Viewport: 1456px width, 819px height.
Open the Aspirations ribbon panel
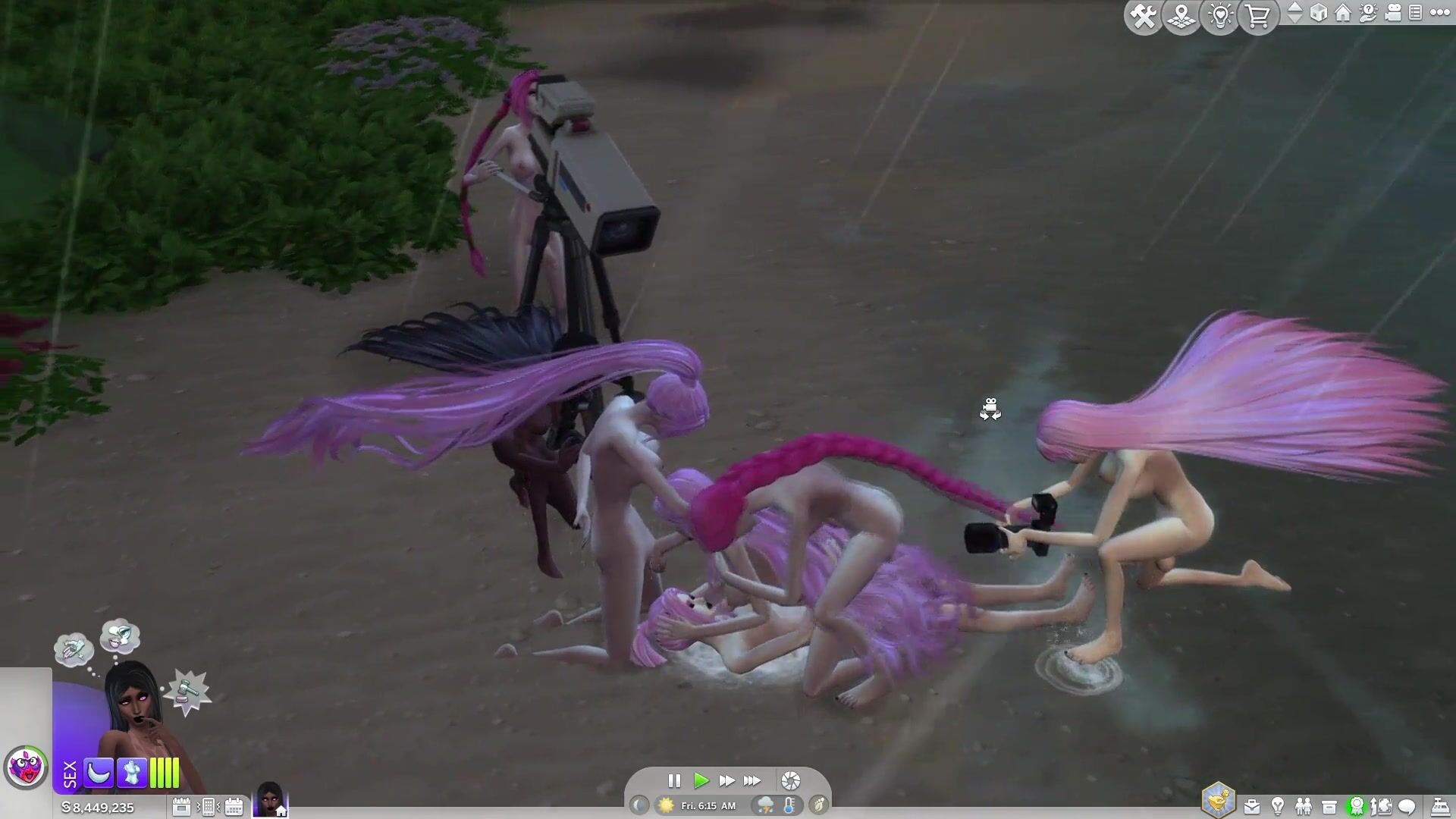(1356, 807)
